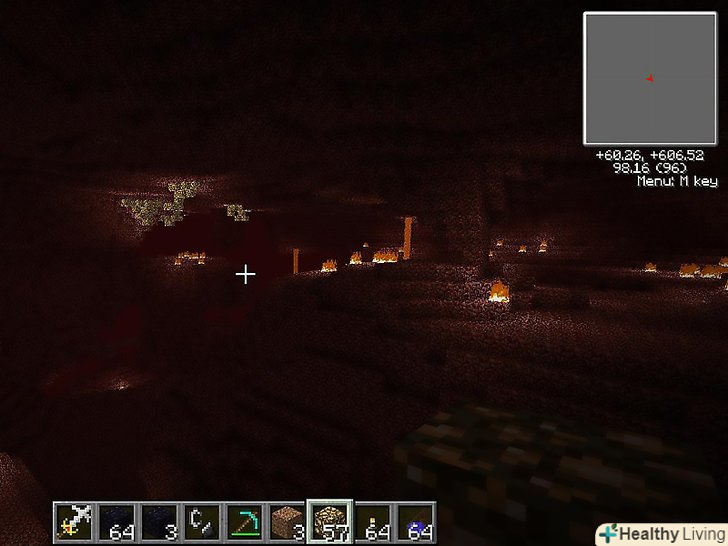This screenshot has width=728, height=546.
Task: Switch to the torch stack slot
Action: click(372, 521)
